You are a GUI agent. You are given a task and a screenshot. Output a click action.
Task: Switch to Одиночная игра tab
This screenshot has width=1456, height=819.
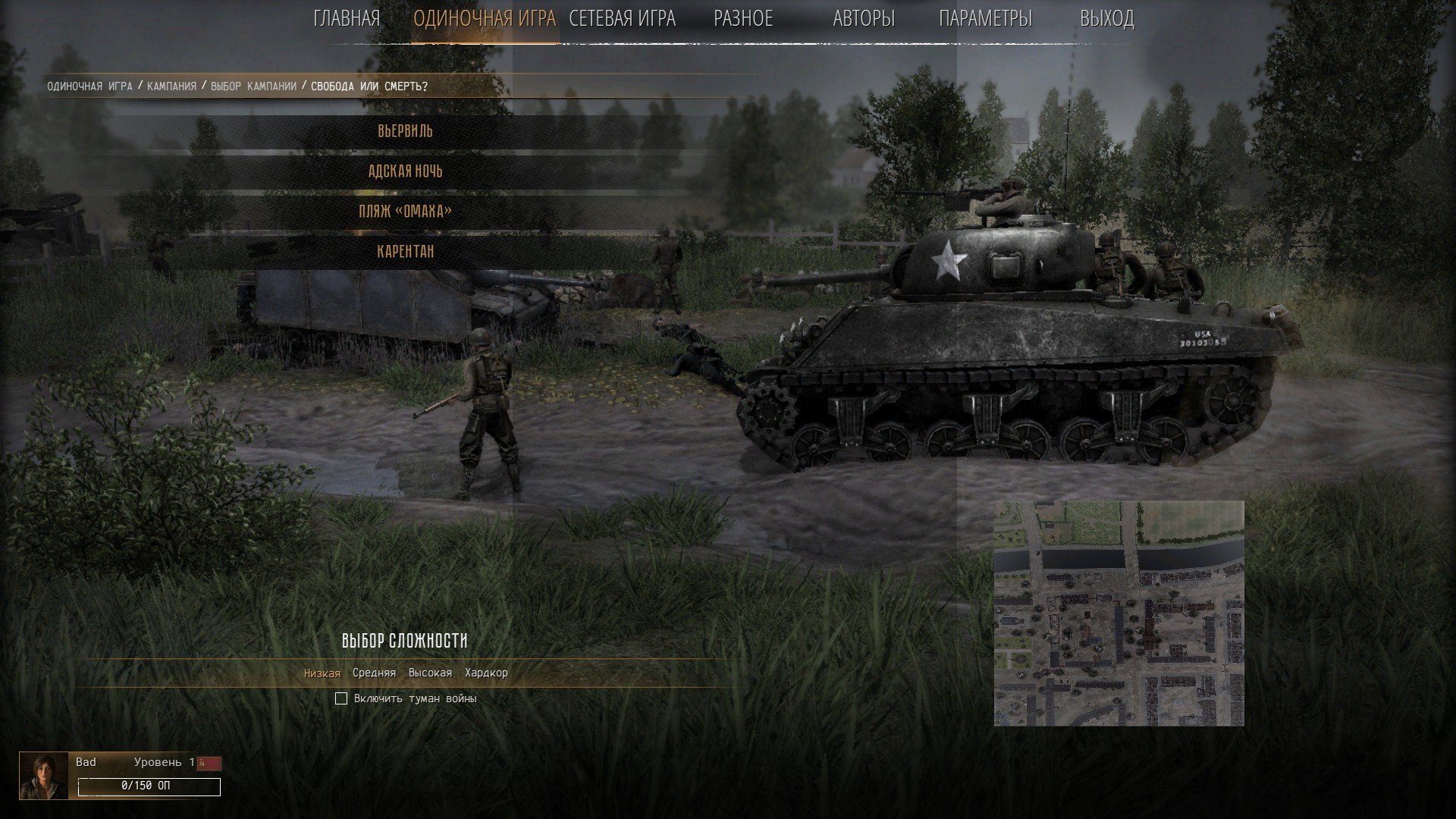pos(485,19)
